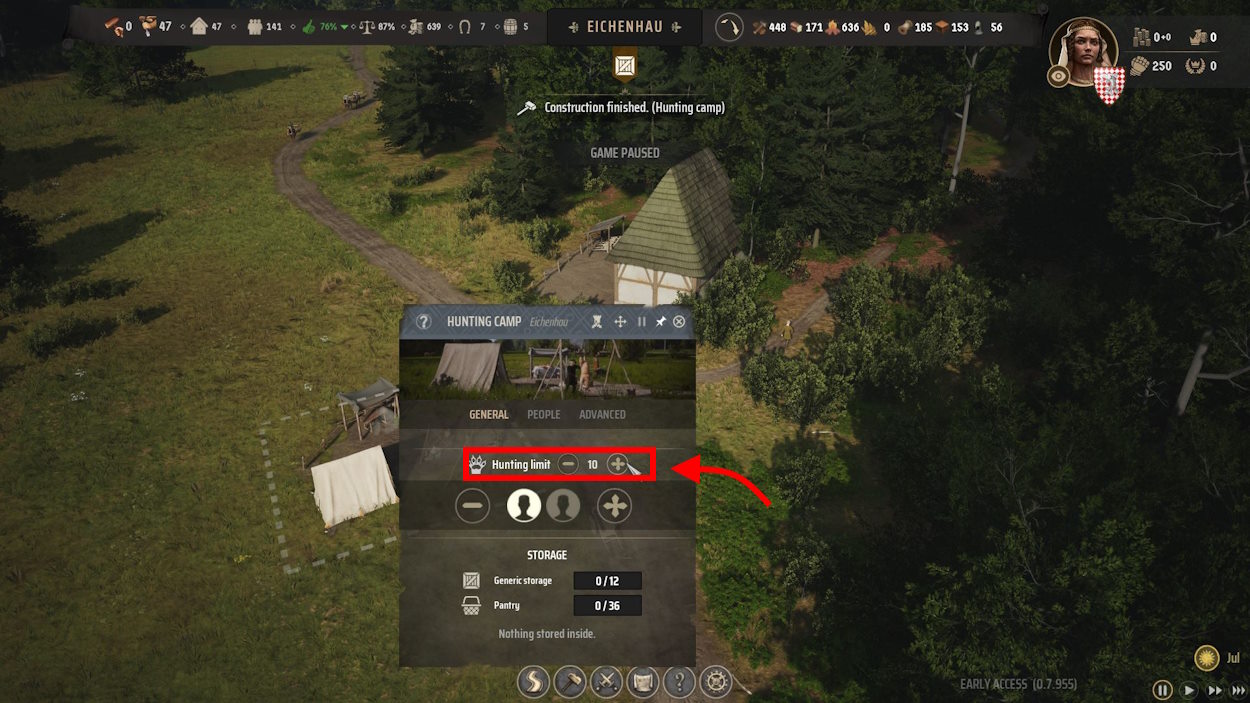Screen dimensions: 1250x703
Task: Open the Advanced tab
Action: [602, 414]
